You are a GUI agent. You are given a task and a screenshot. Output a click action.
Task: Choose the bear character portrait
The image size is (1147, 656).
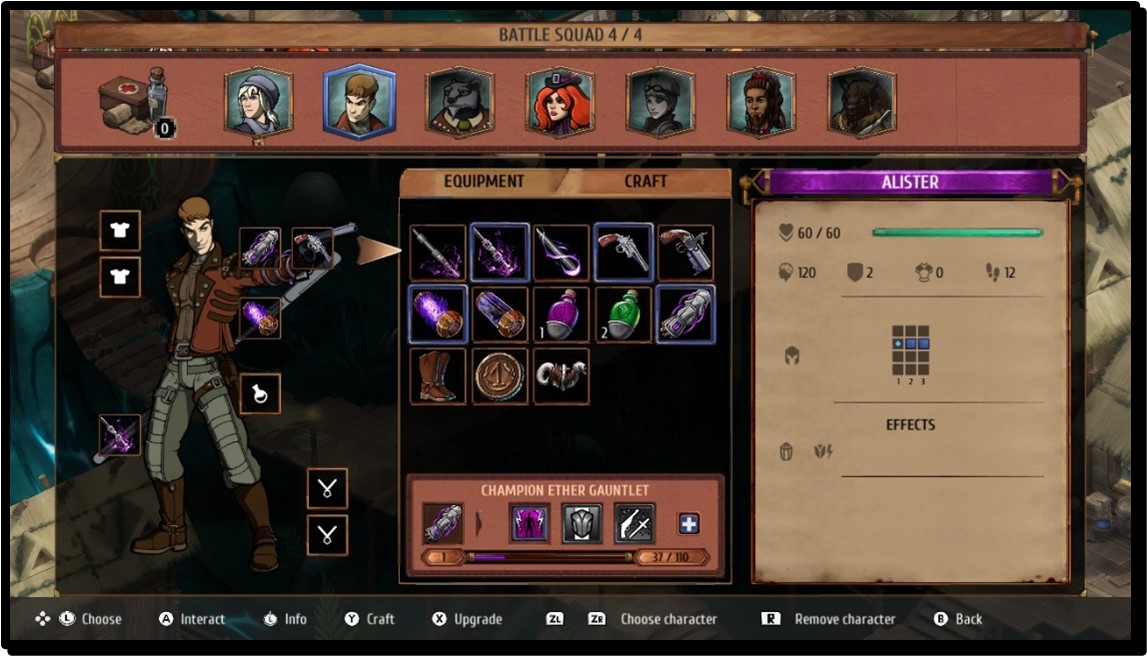(x=459, y=102)
